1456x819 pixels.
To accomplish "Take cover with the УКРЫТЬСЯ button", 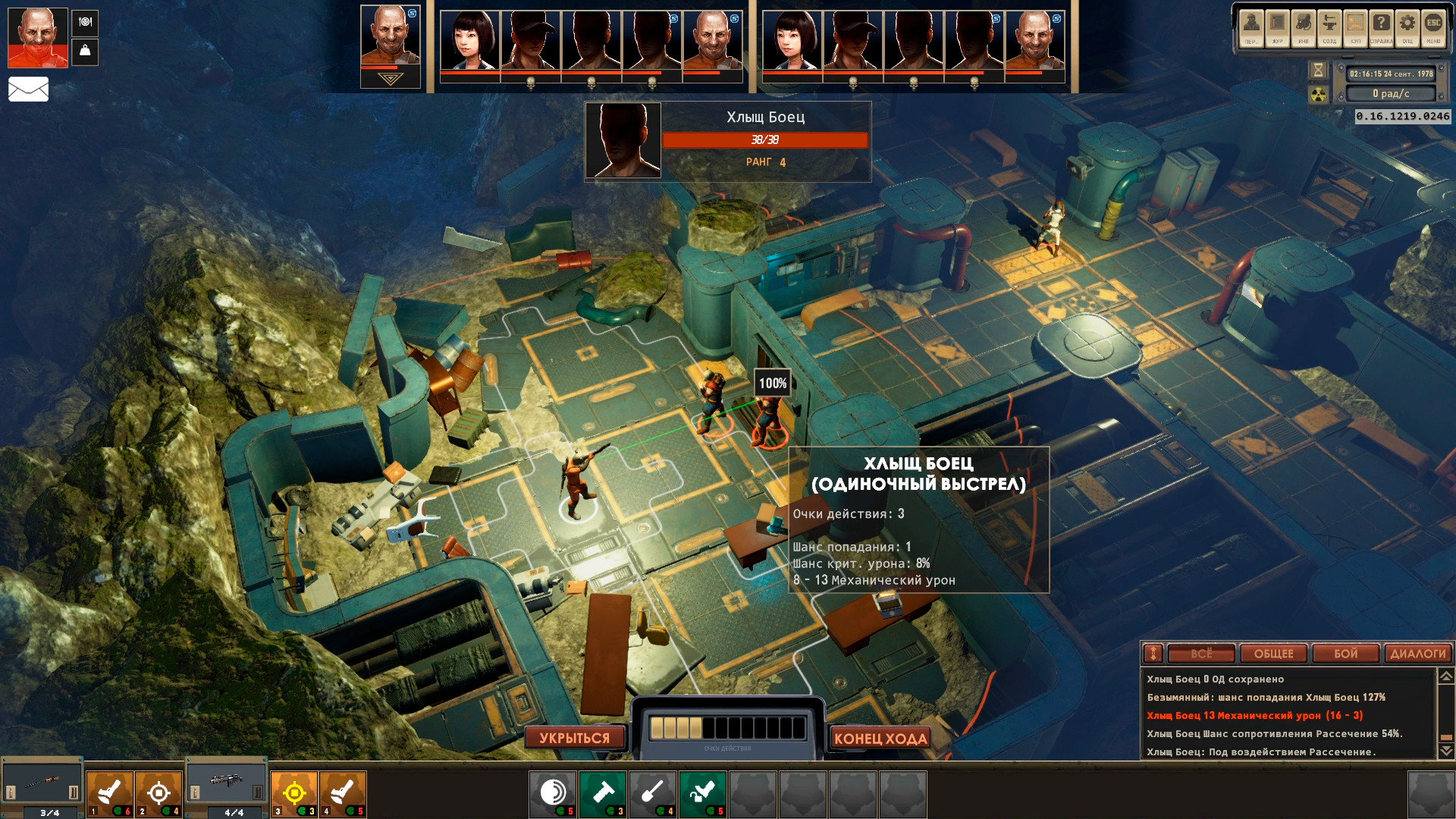I will pyautogui.click(x=574, y=738).
